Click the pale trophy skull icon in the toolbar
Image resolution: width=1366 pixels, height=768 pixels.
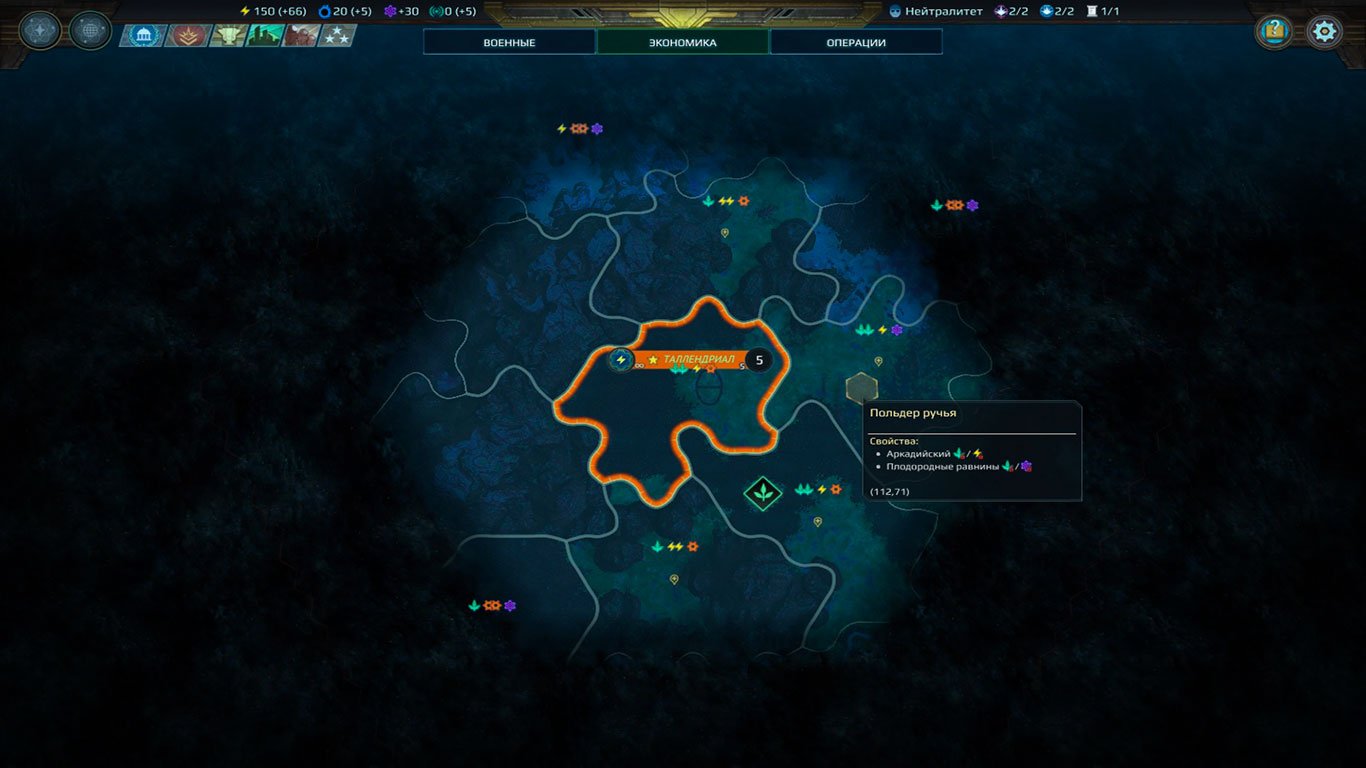point(228,34)
